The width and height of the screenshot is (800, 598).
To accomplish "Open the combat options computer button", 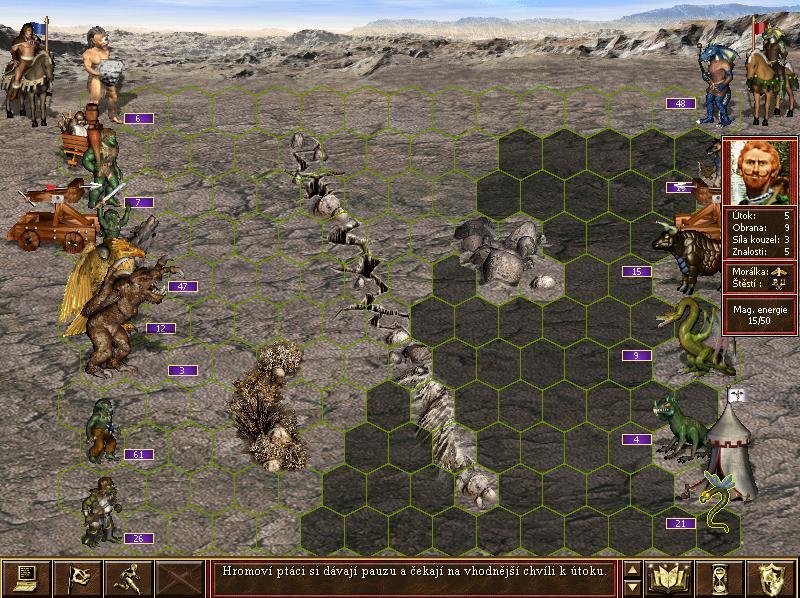I will click(x=26, y=576).
